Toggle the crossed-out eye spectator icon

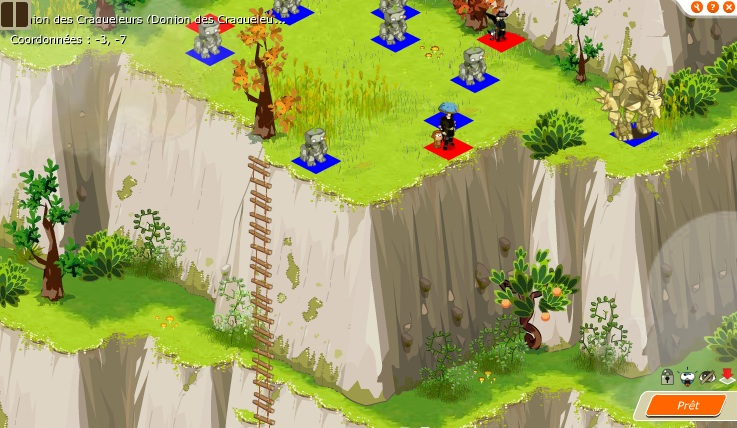[707, 377]
